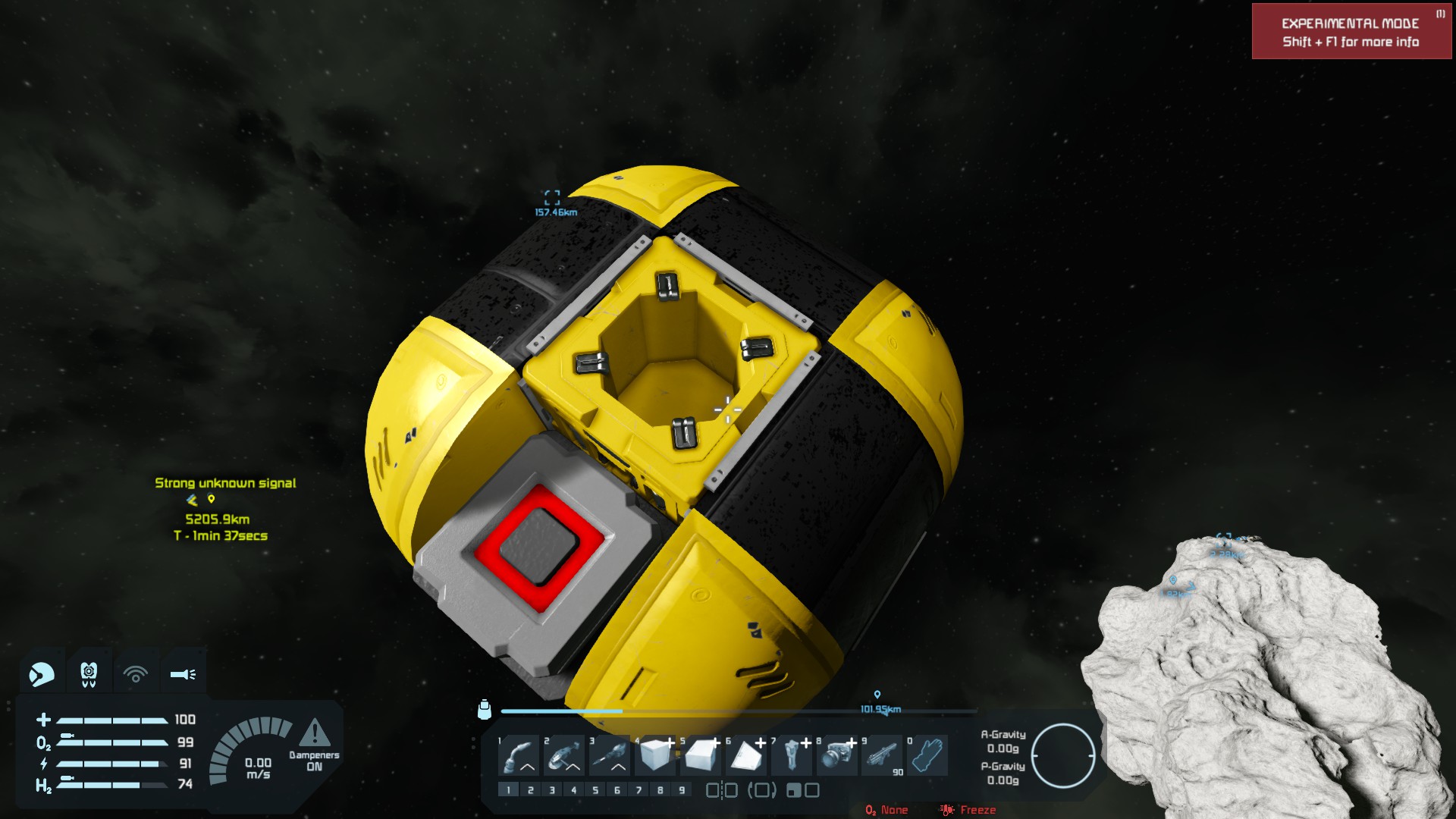Switch to toolbar page 5
This screenshot has width=1456, height=819.
coord(595,790)
